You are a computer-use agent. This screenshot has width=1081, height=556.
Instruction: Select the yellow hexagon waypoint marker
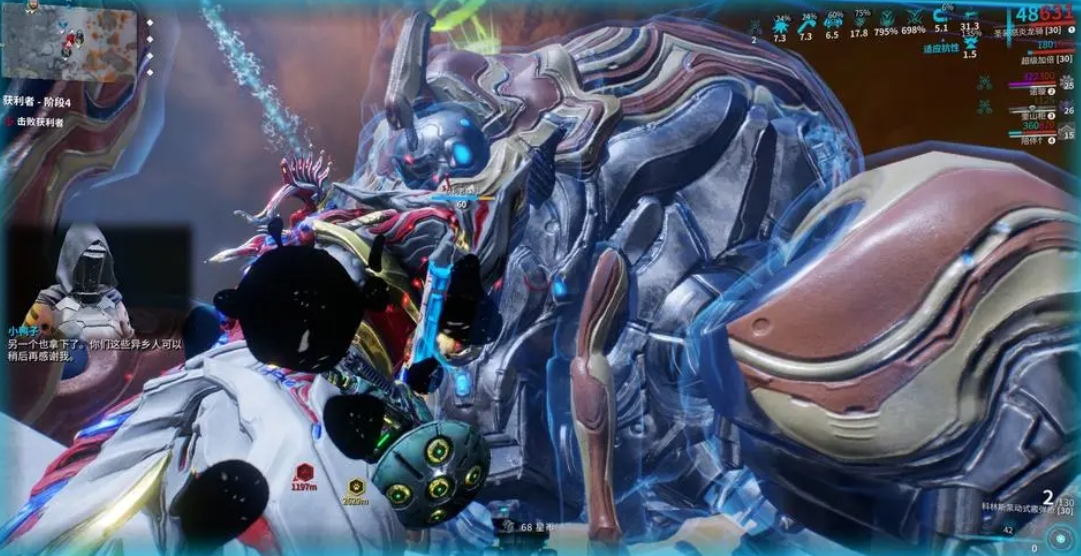coord(356,487)
